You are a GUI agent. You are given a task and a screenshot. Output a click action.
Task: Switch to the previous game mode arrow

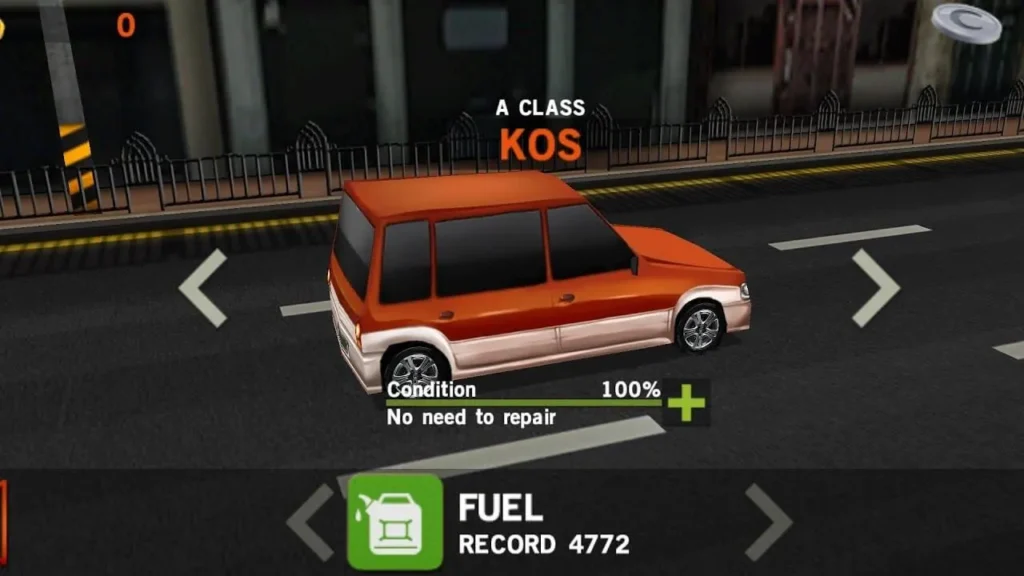(311, 522)
